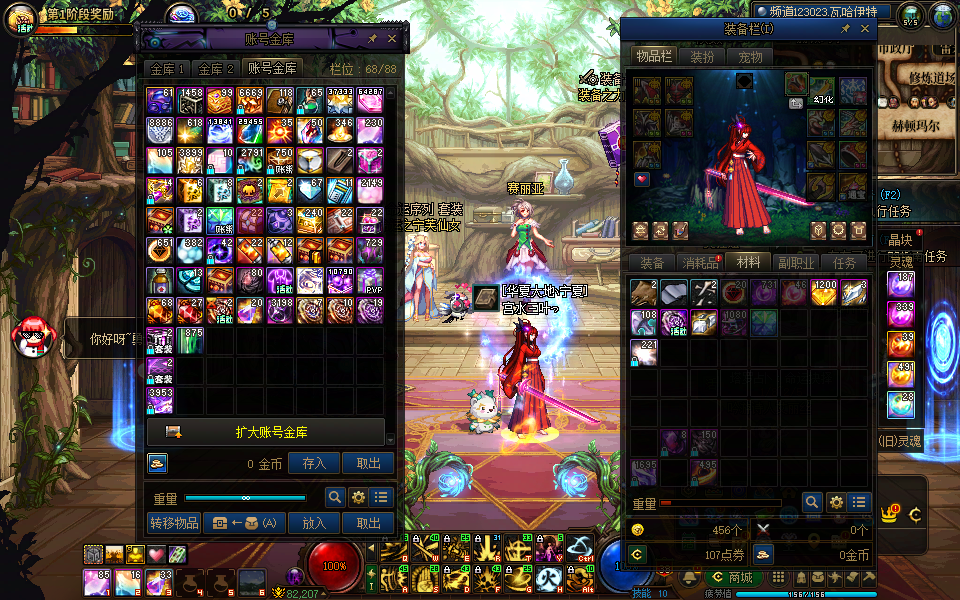The image size is (960, 600).
Task: Switch to the 消耗品 consumables tab
Action: click(x=699, y=263)
